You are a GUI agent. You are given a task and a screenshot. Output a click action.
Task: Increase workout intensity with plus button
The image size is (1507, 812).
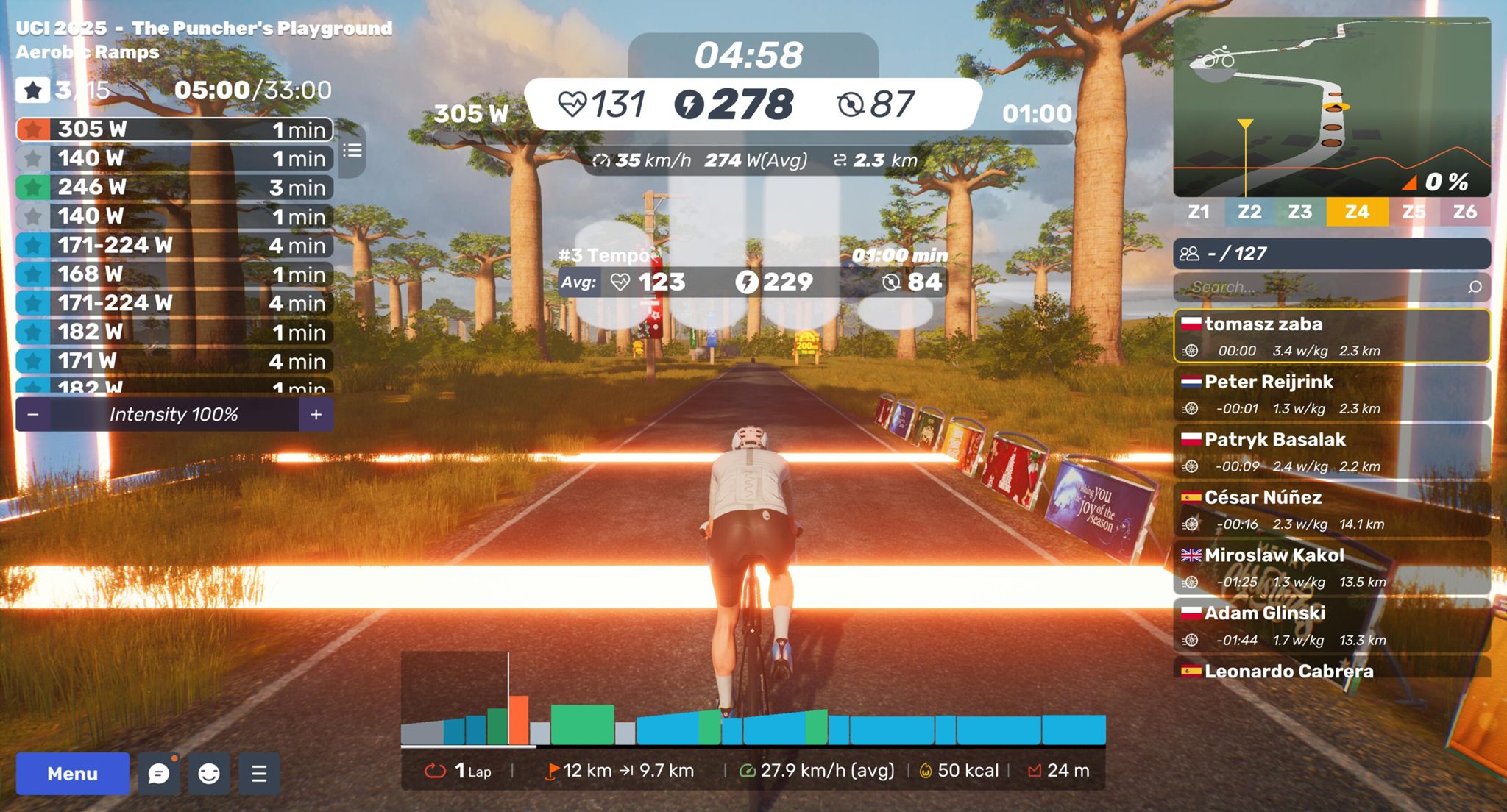(x=316, y=415)
